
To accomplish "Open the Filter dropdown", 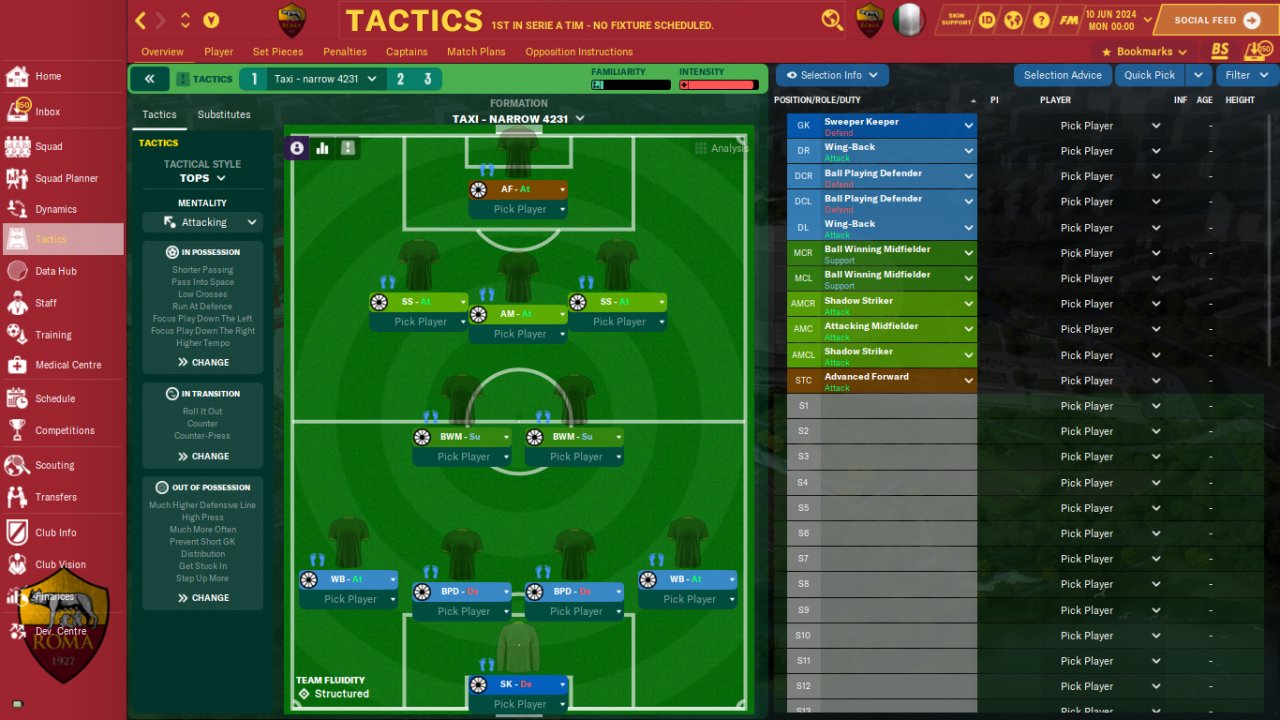I will click(1244, 75).
